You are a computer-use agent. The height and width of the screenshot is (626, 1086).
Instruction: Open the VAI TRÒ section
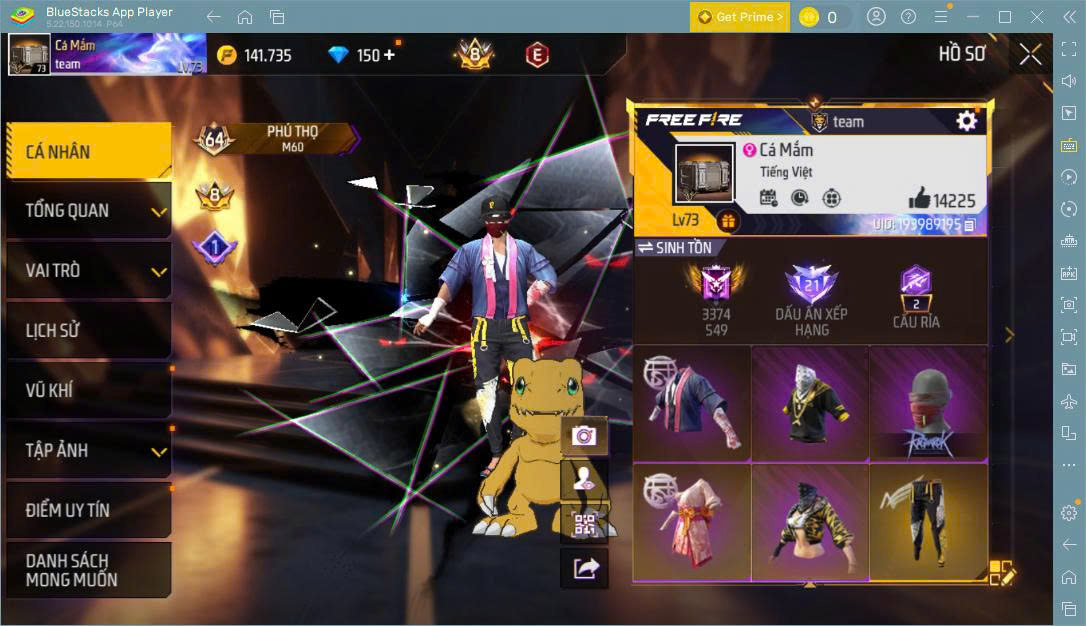[88, 271]
